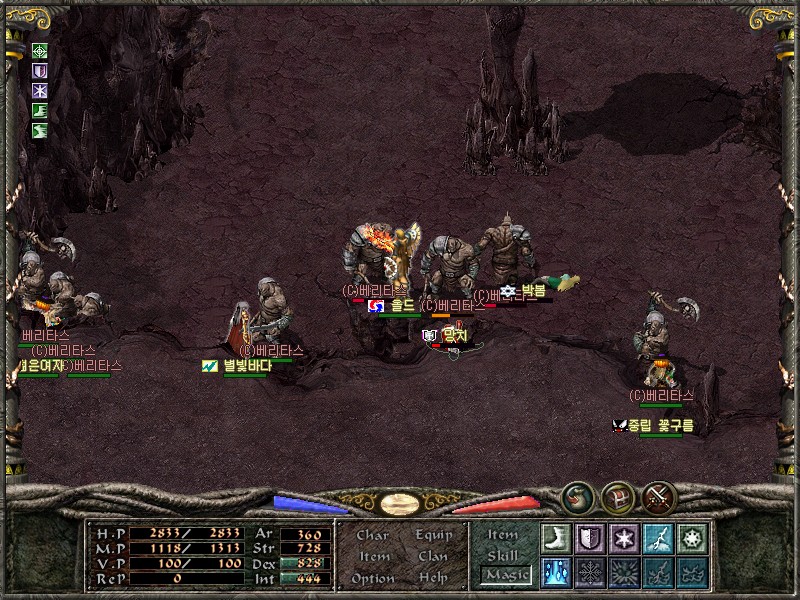Open the Option menu

(x=372, y=578)
